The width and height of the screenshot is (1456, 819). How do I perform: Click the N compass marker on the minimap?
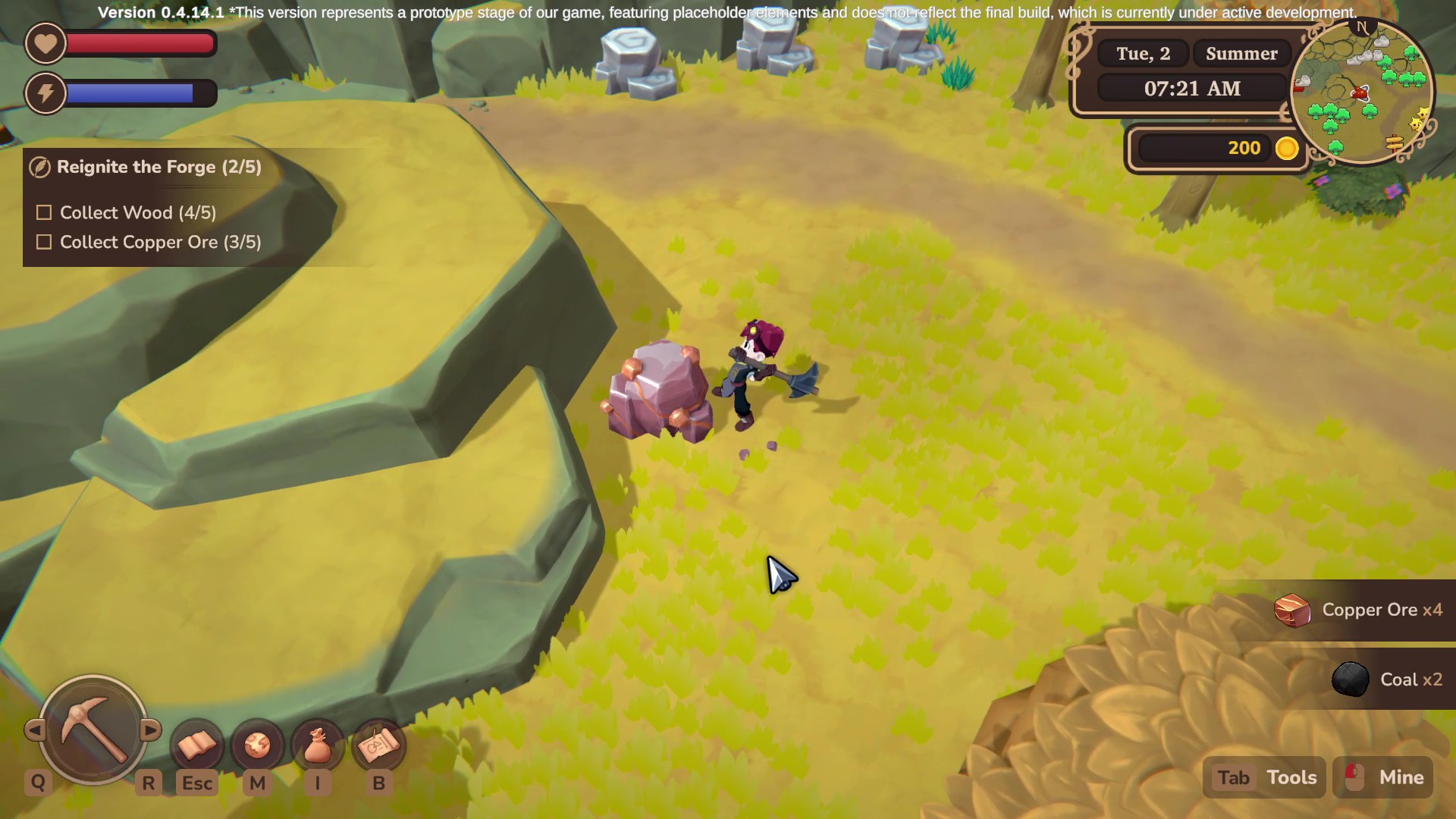point(1363,27)
